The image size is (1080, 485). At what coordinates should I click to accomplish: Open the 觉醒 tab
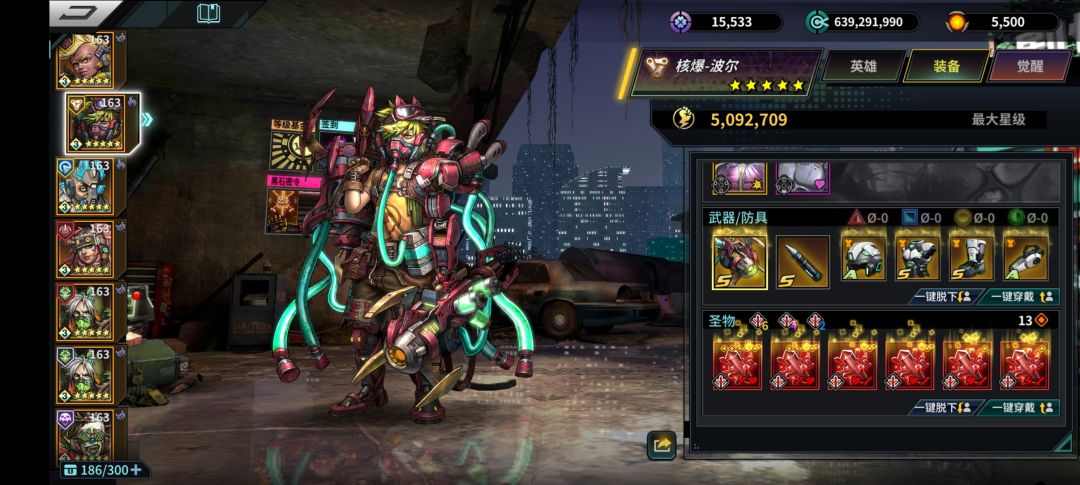coord(1029,66)
